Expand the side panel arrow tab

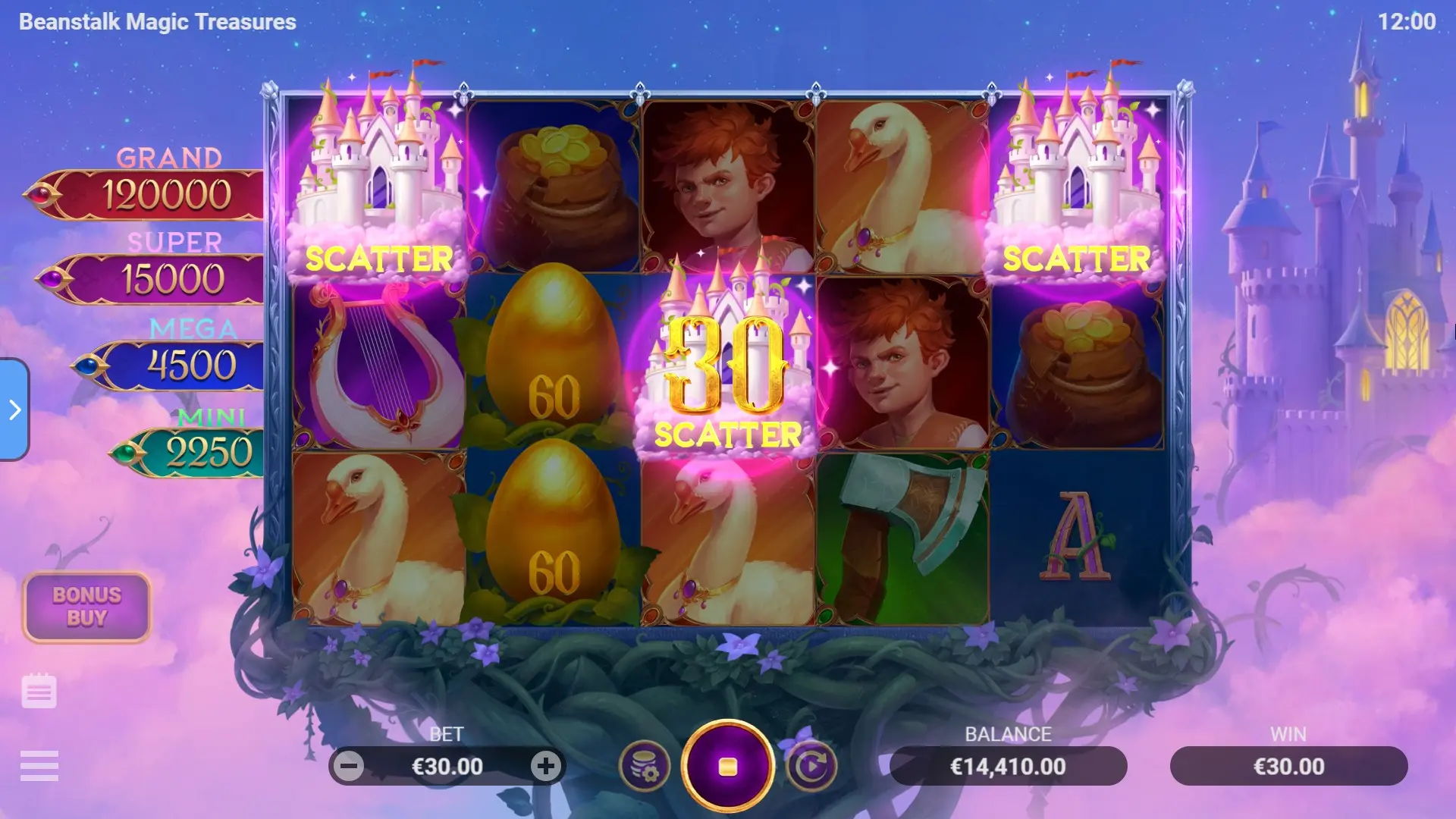pos(14,409)
